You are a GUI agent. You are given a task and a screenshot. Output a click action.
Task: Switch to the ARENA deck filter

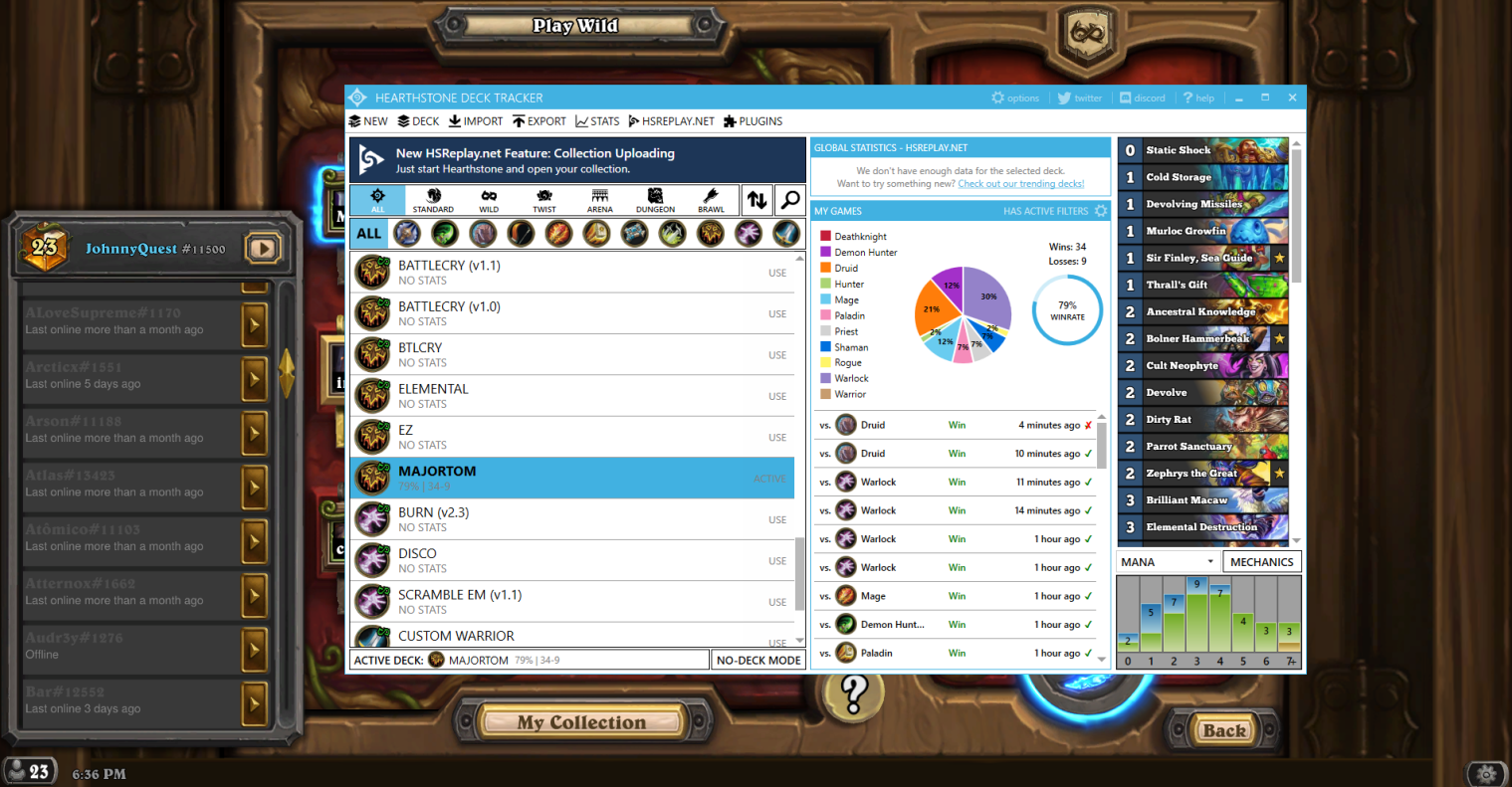coord(599,200)
